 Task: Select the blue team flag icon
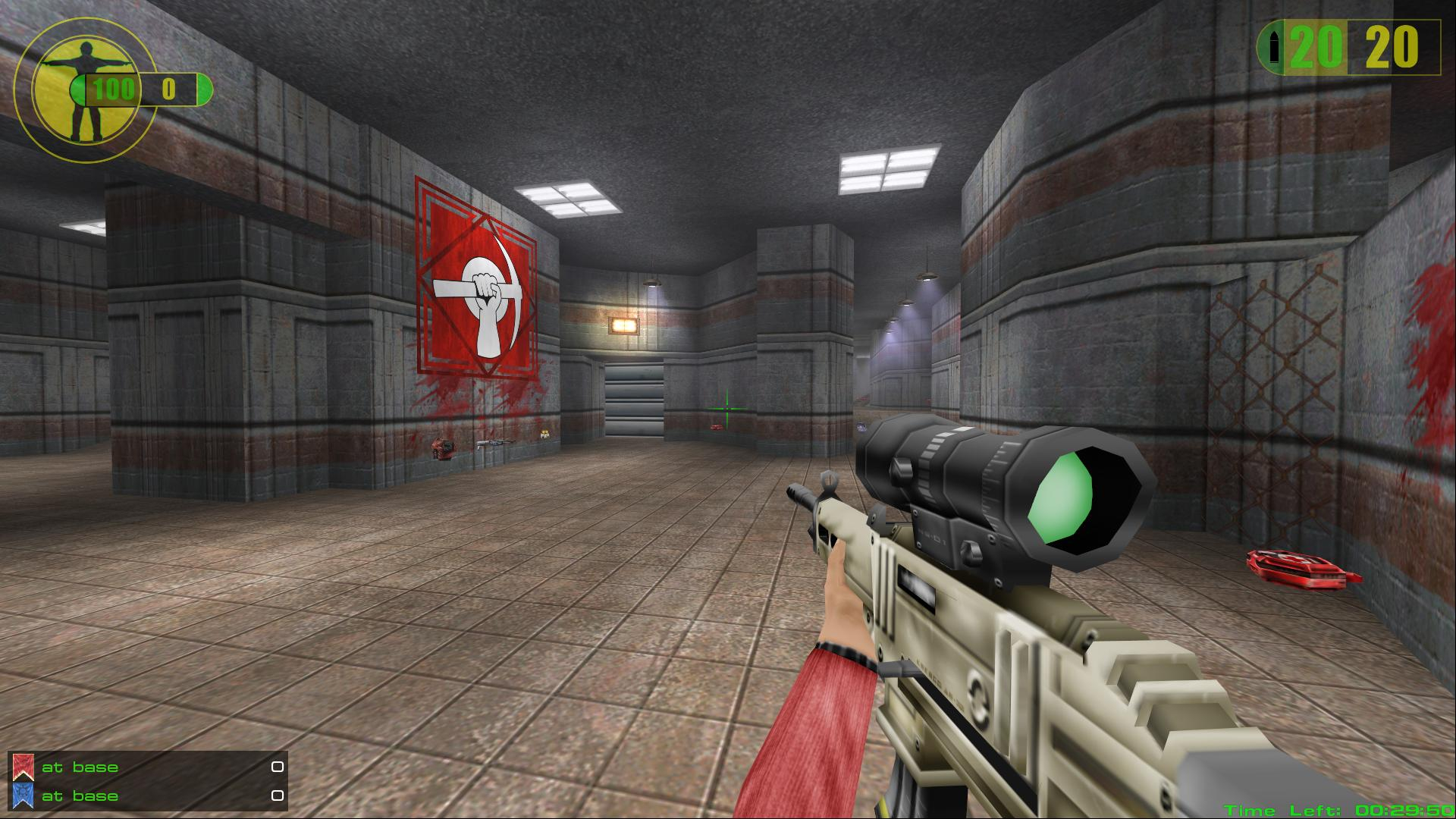coord(23,795)
